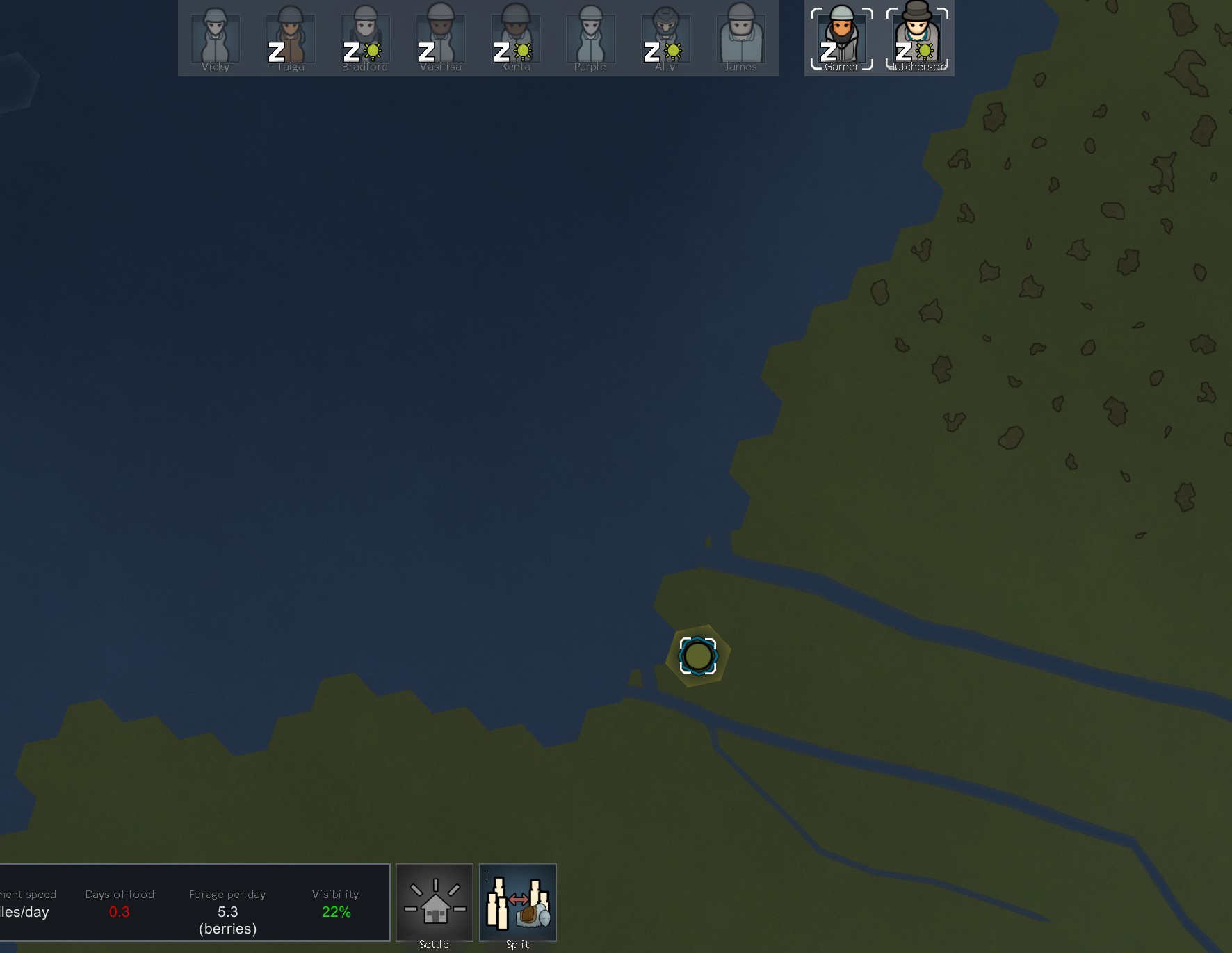Select Ally's colonist portrait

coord(665,38)
